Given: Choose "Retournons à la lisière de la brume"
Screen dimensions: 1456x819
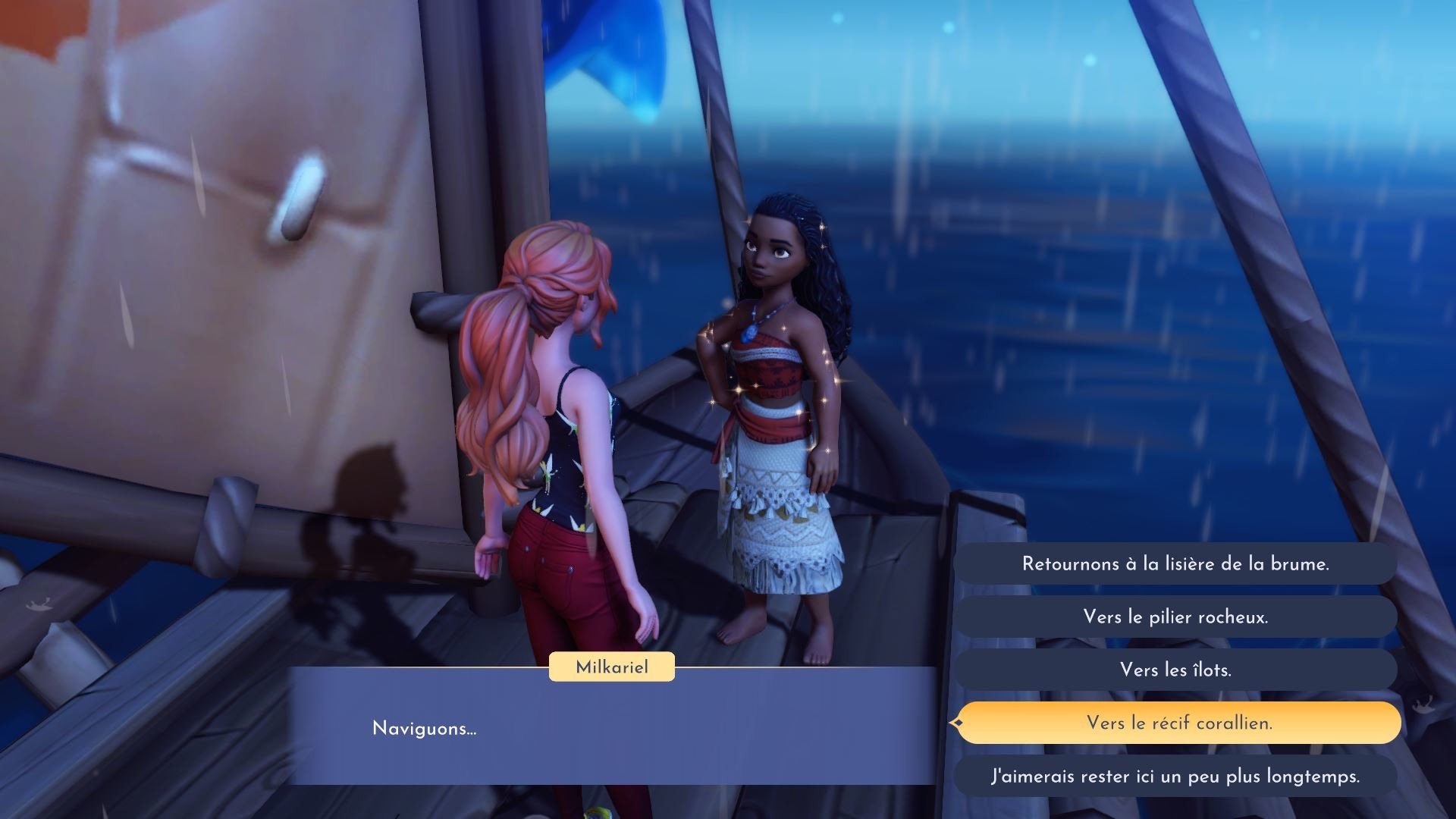Looking at the screenshot, I should coord(1175,564).
